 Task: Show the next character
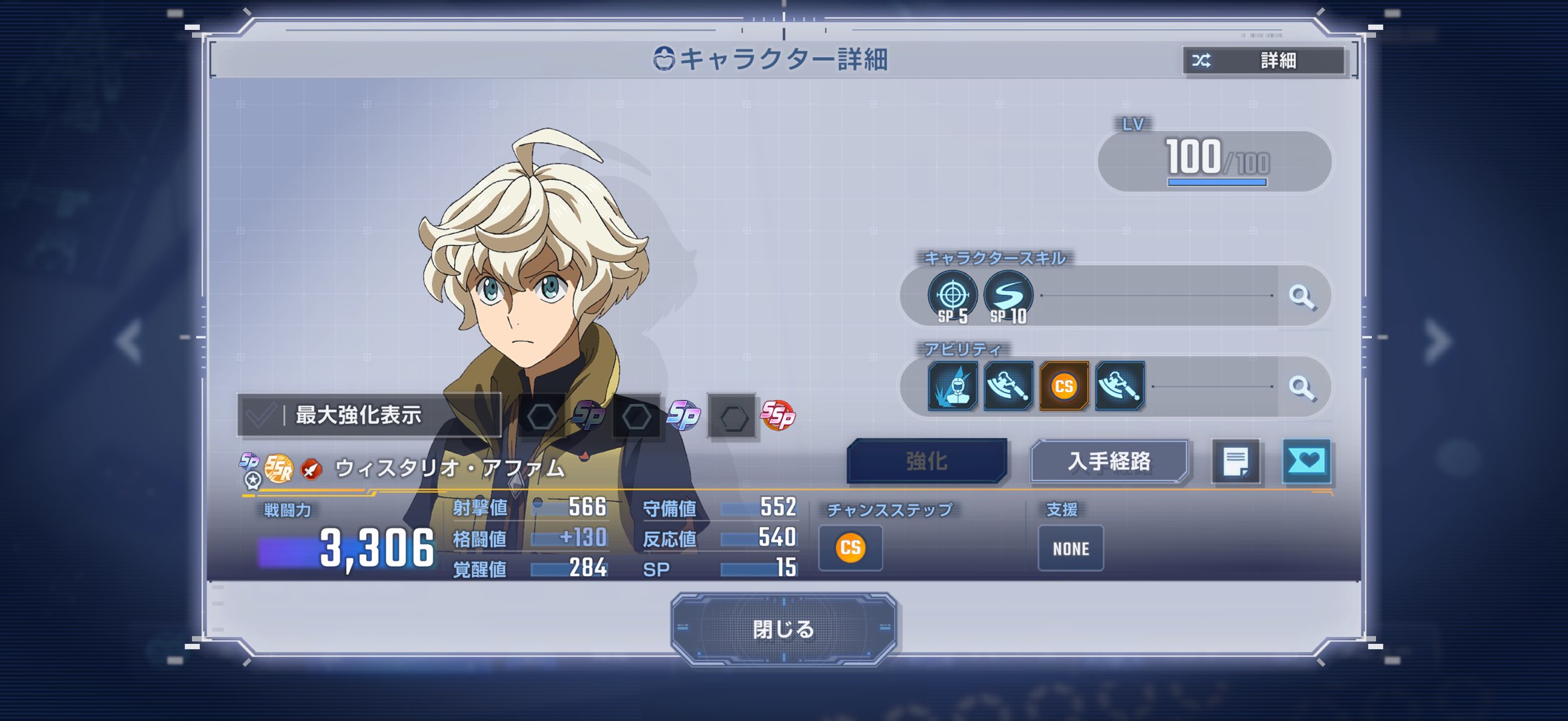click(x=1438, y=341)
